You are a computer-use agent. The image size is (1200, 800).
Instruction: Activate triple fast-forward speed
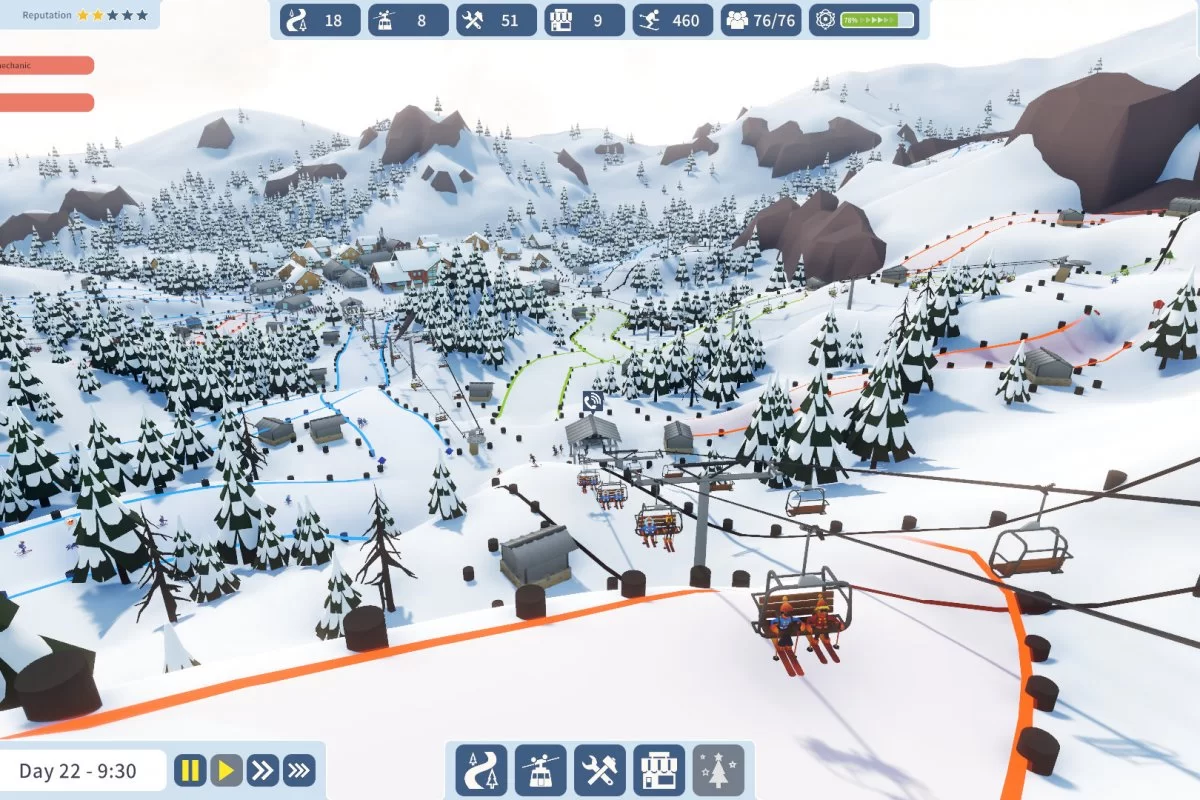(x=299, y=770)
